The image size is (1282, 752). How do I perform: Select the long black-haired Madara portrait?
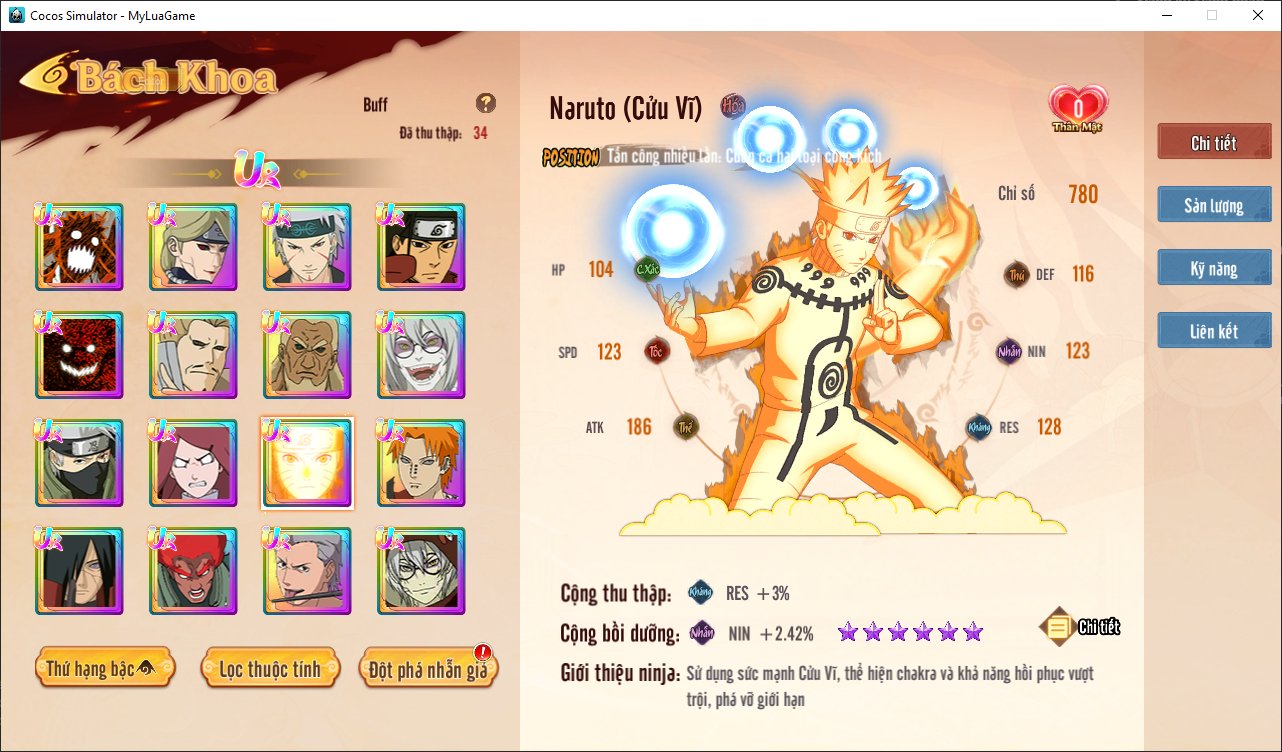tap(79, 571)
